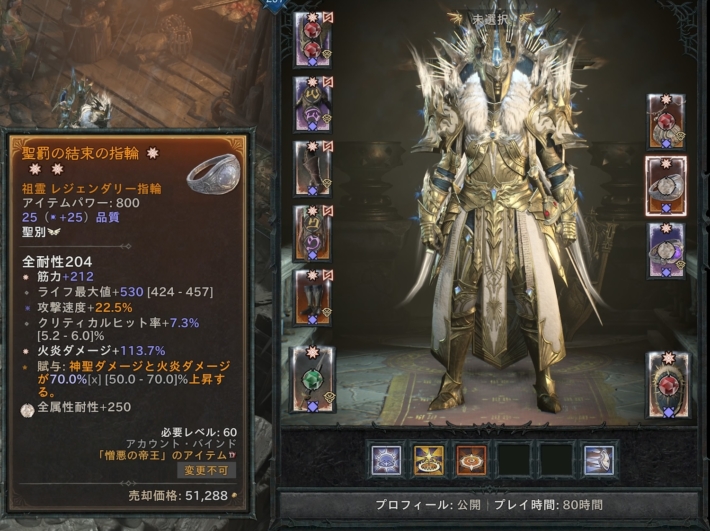This screenshot has height=531, width=710.
Task: Inspect the first blue-white skill icon
Action: pyautogui.click(x=387, y=459)
